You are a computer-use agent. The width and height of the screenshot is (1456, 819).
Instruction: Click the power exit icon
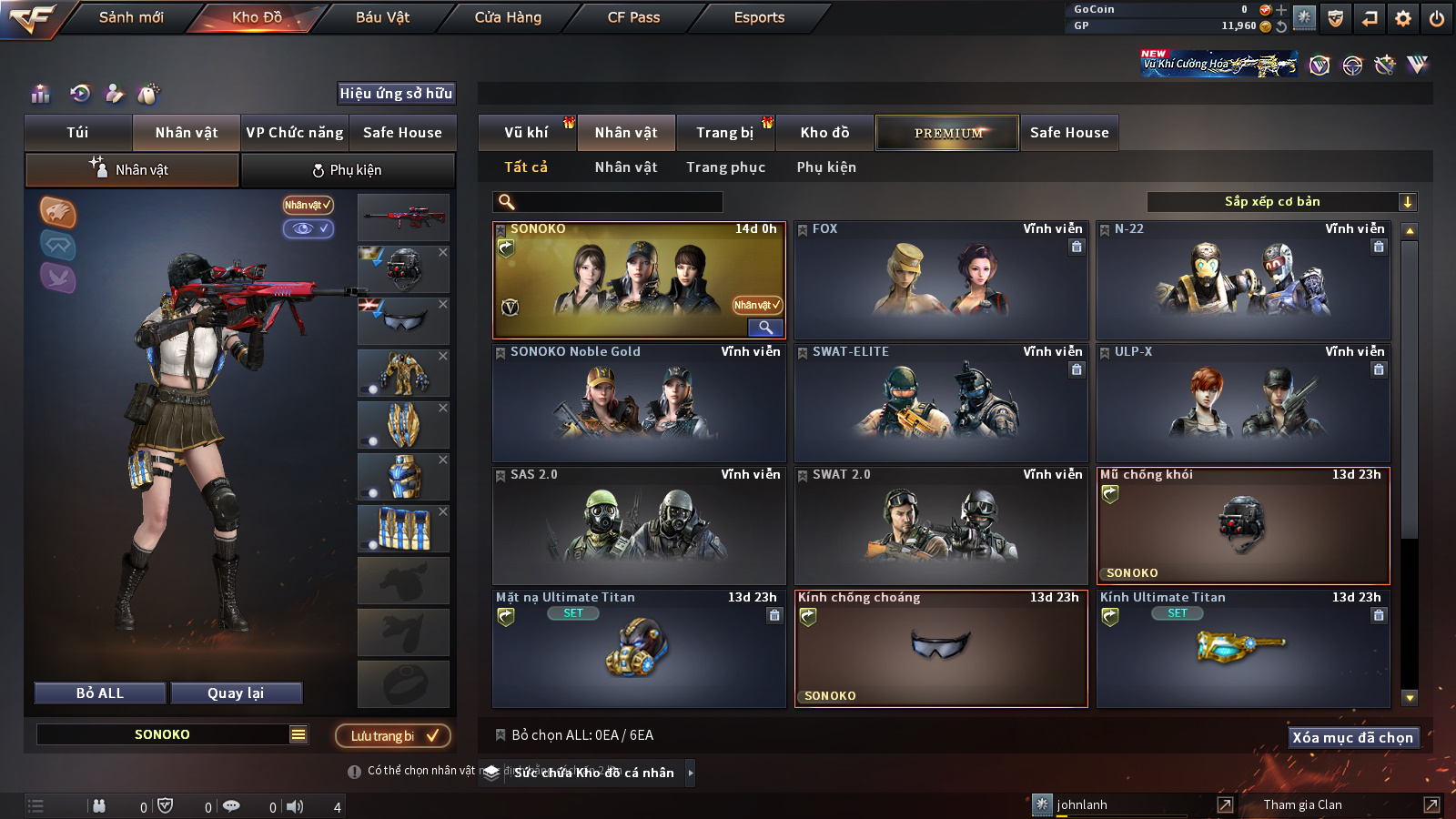pyautogui.click(x=1437, y=18)
